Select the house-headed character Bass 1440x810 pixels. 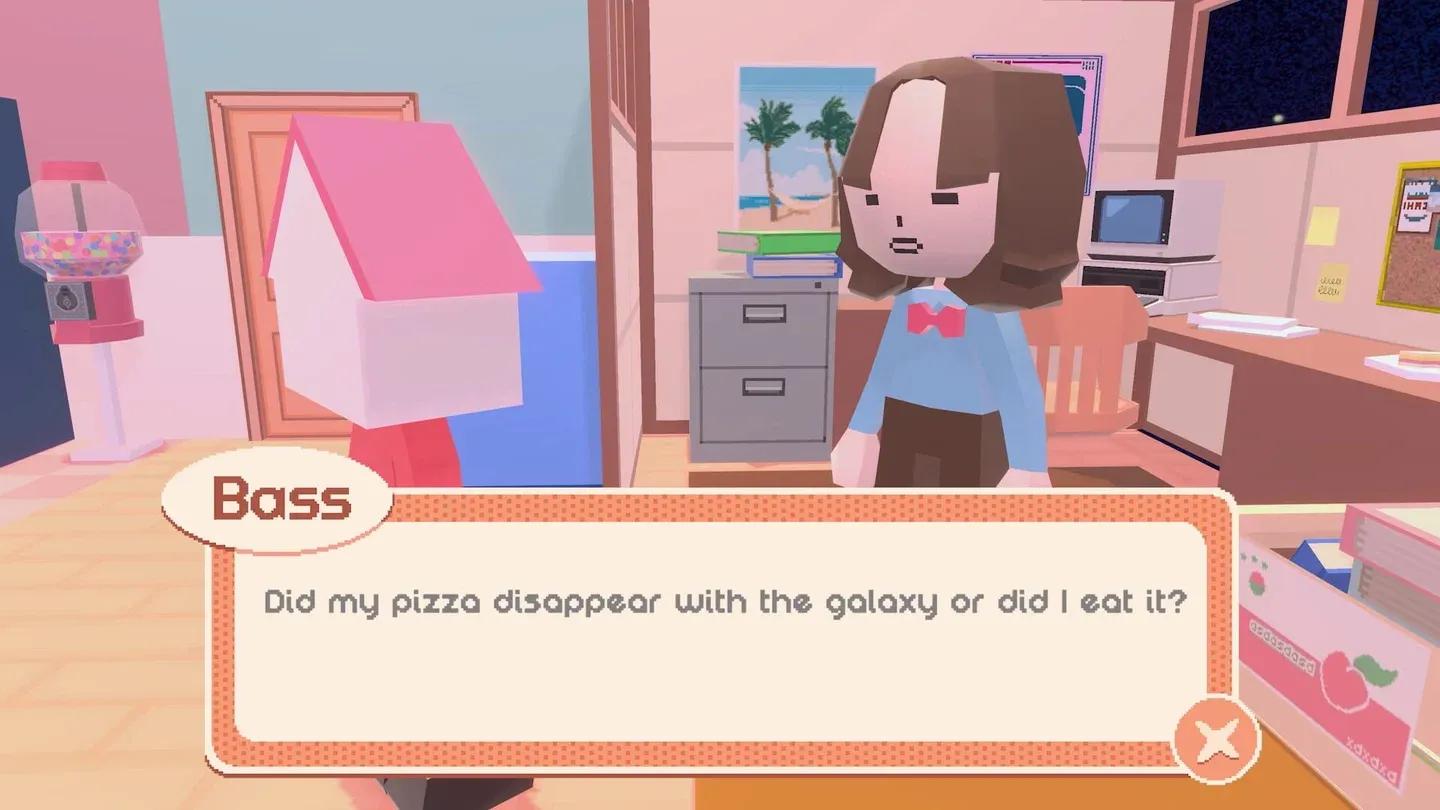click(400, 280)
